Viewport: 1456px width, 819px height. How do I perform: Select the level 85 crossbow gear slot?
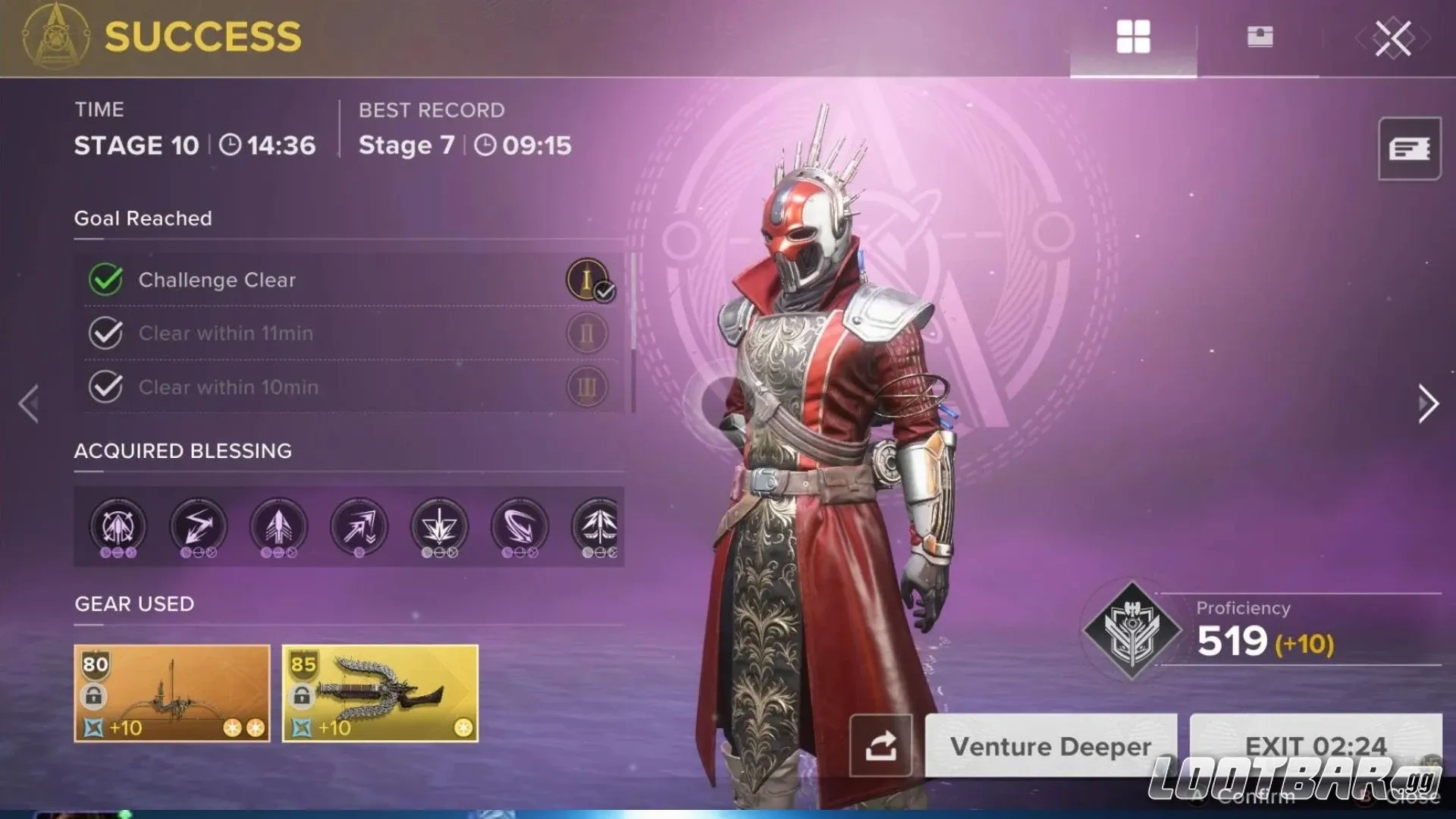point(380,693)
